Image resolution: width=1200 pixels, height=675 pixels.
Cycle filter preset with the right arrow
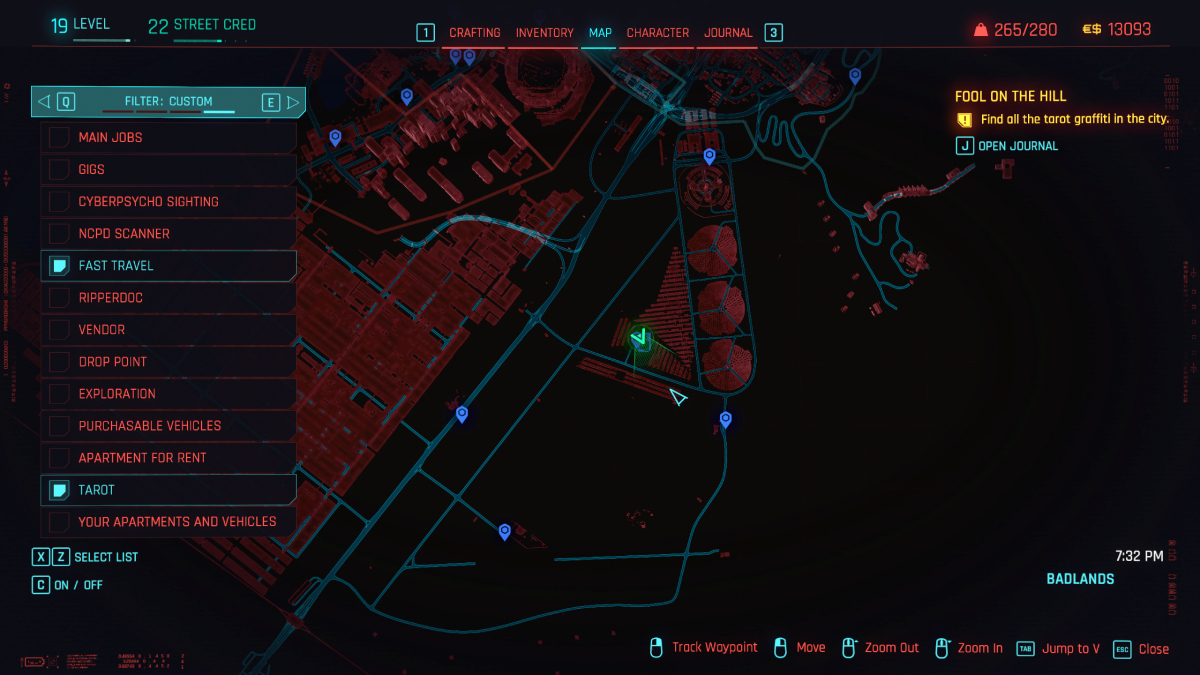point(293,101)
